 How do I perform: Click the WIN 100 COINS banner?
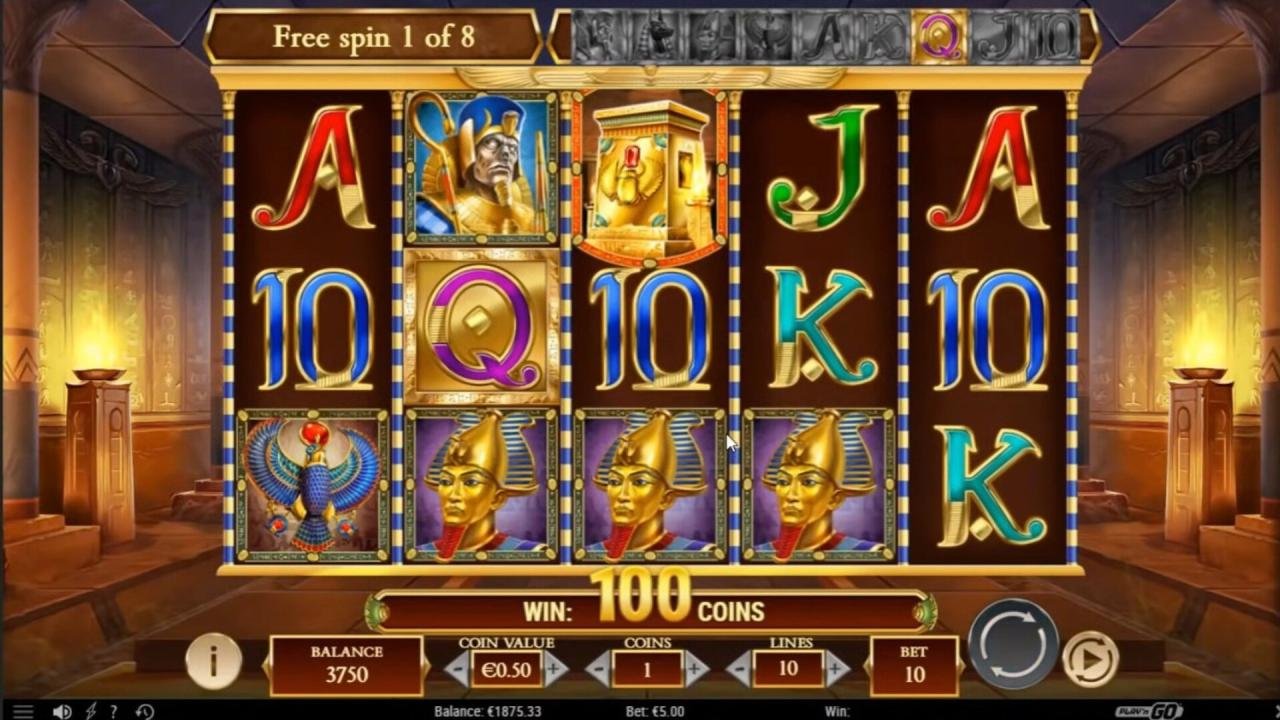tap(640, 608)
